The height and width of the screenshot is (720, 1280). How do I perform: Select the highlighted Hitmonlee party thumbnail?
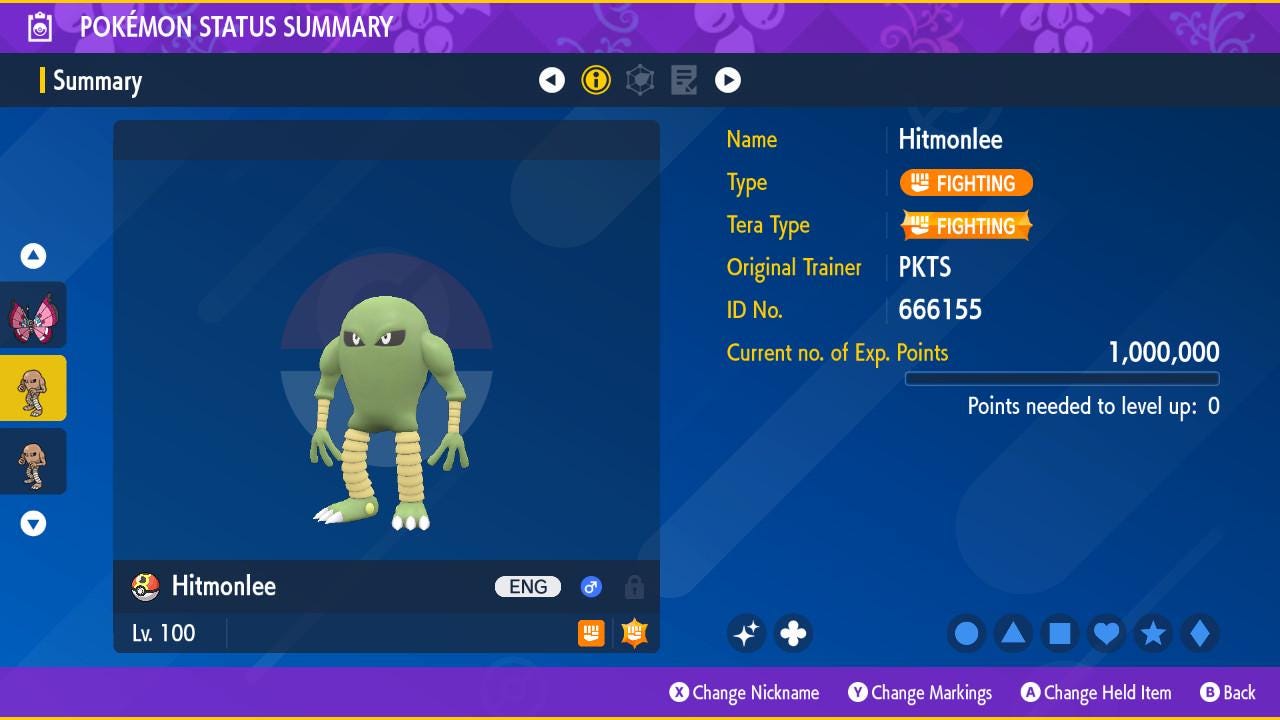click(x=33, y=388)
